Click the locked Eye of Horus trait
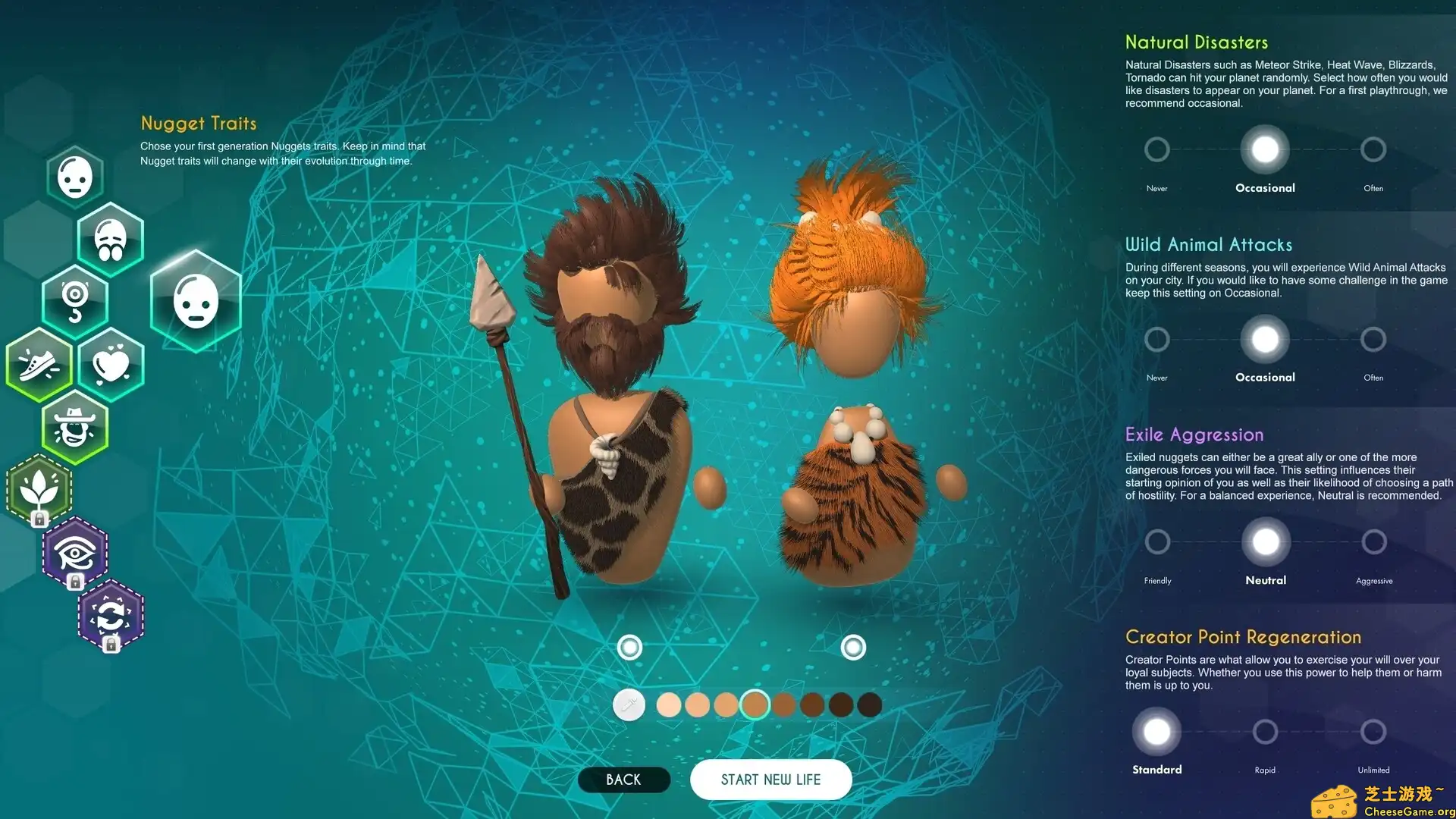This screenshot has height=819, width=1456. [74, 552]
